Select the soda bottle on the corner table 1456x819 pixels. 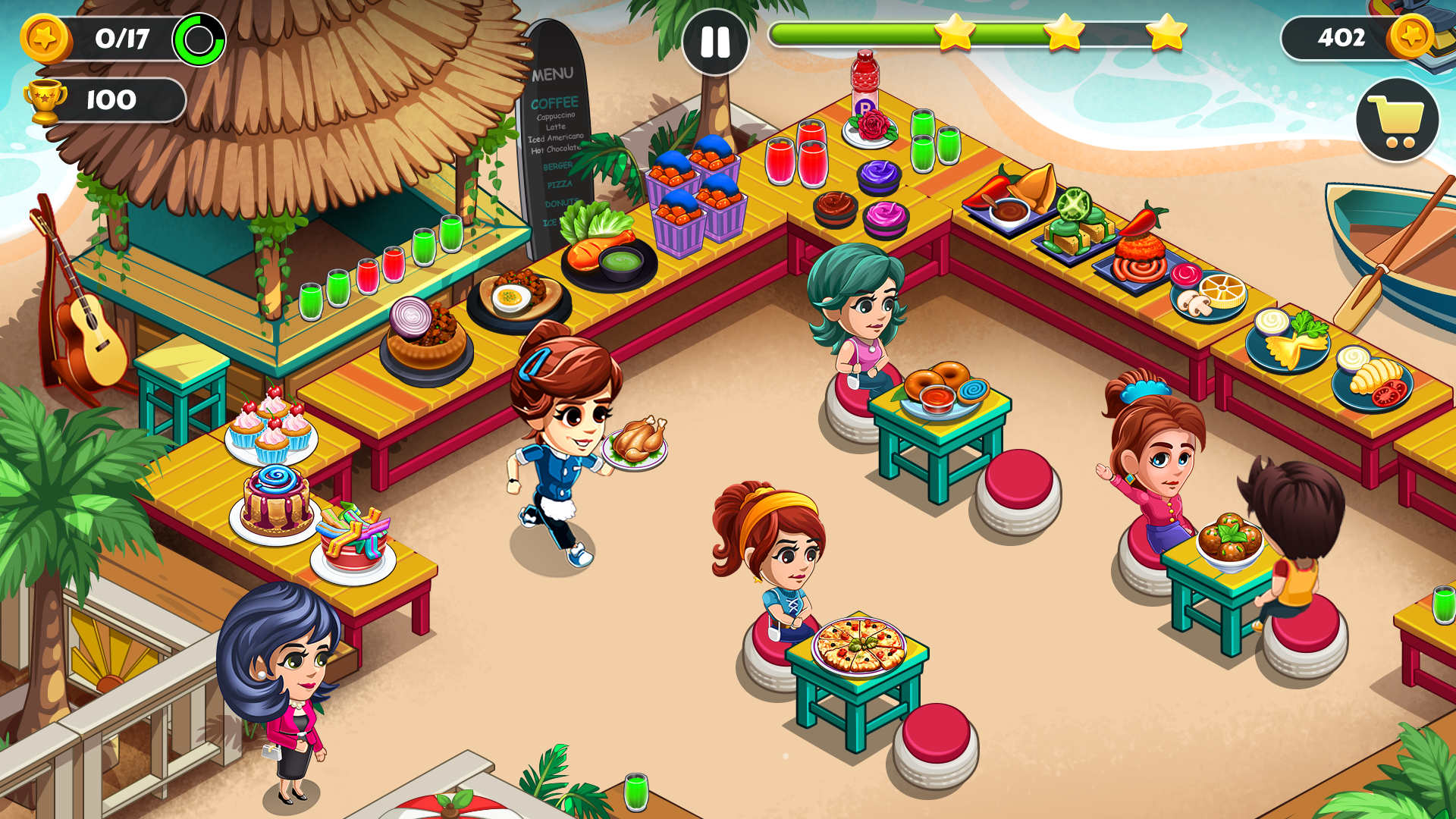tap(867, 83)
